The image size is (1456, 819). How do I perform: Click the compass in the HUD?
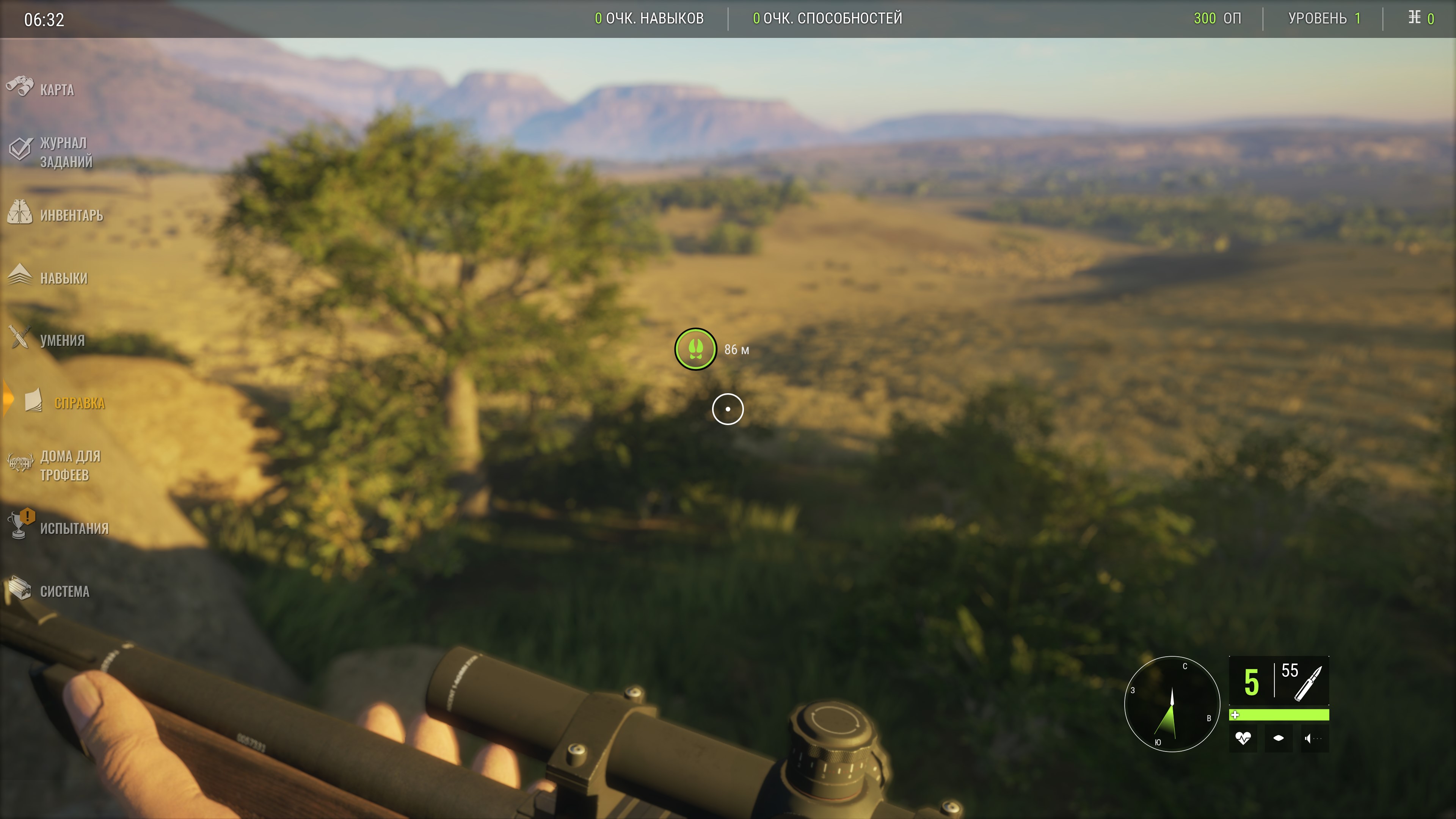(1172, 704)
